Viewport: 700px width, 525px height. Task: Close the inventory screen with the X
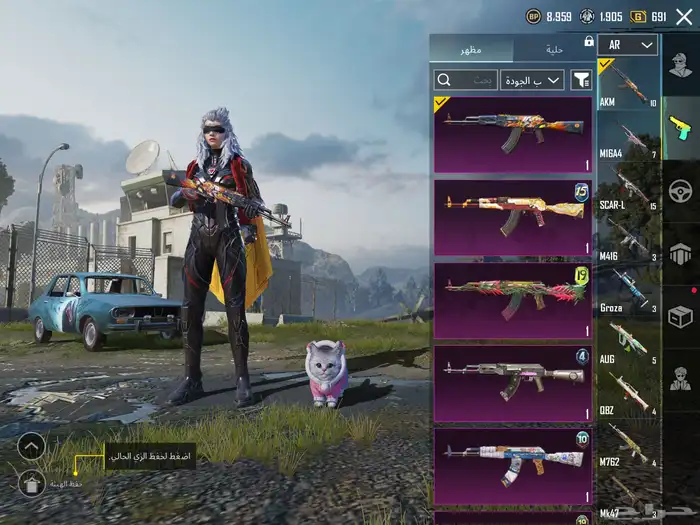coord(684,16)
